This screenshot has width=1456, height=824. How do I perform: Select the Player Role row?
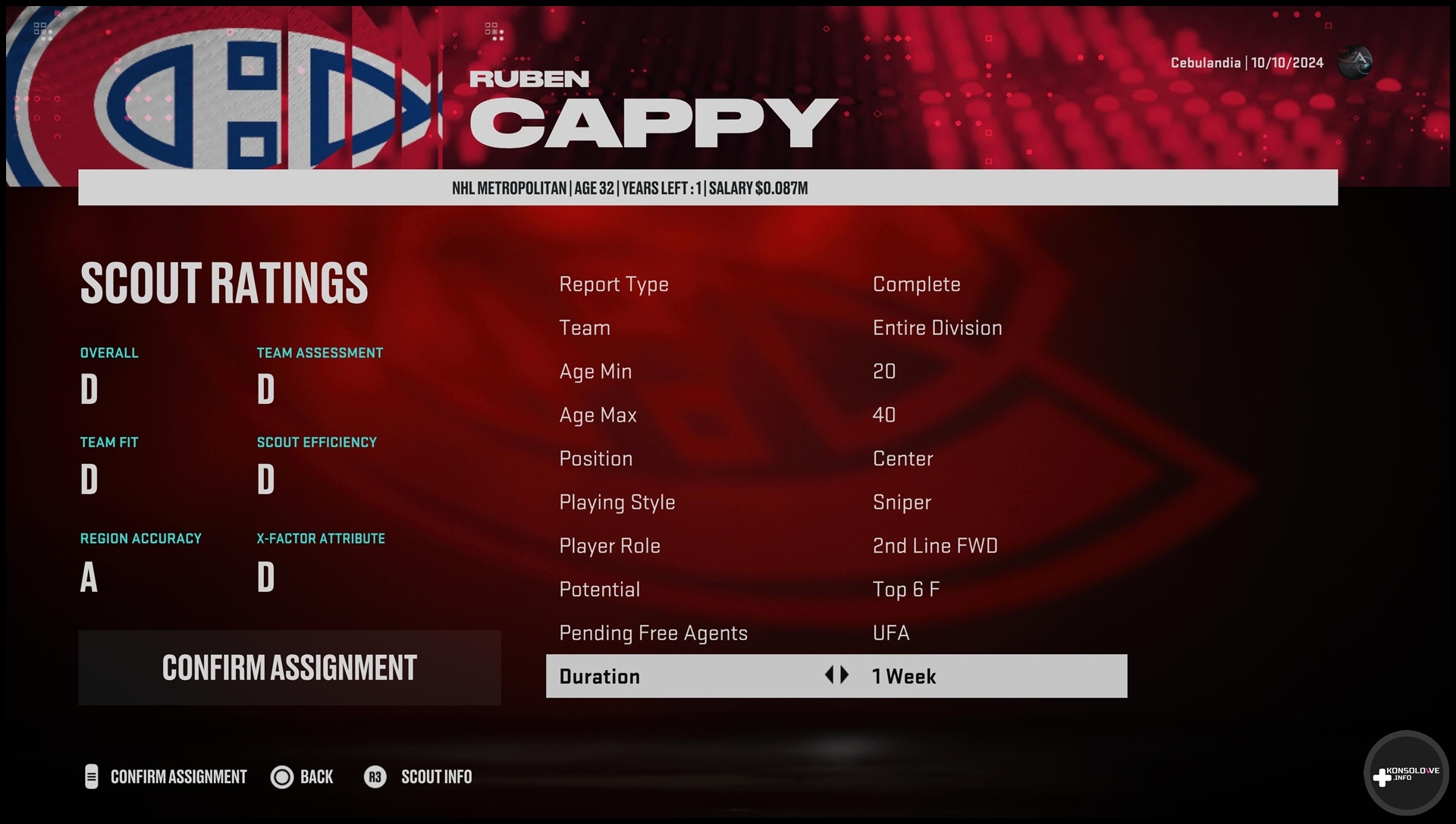836,546
